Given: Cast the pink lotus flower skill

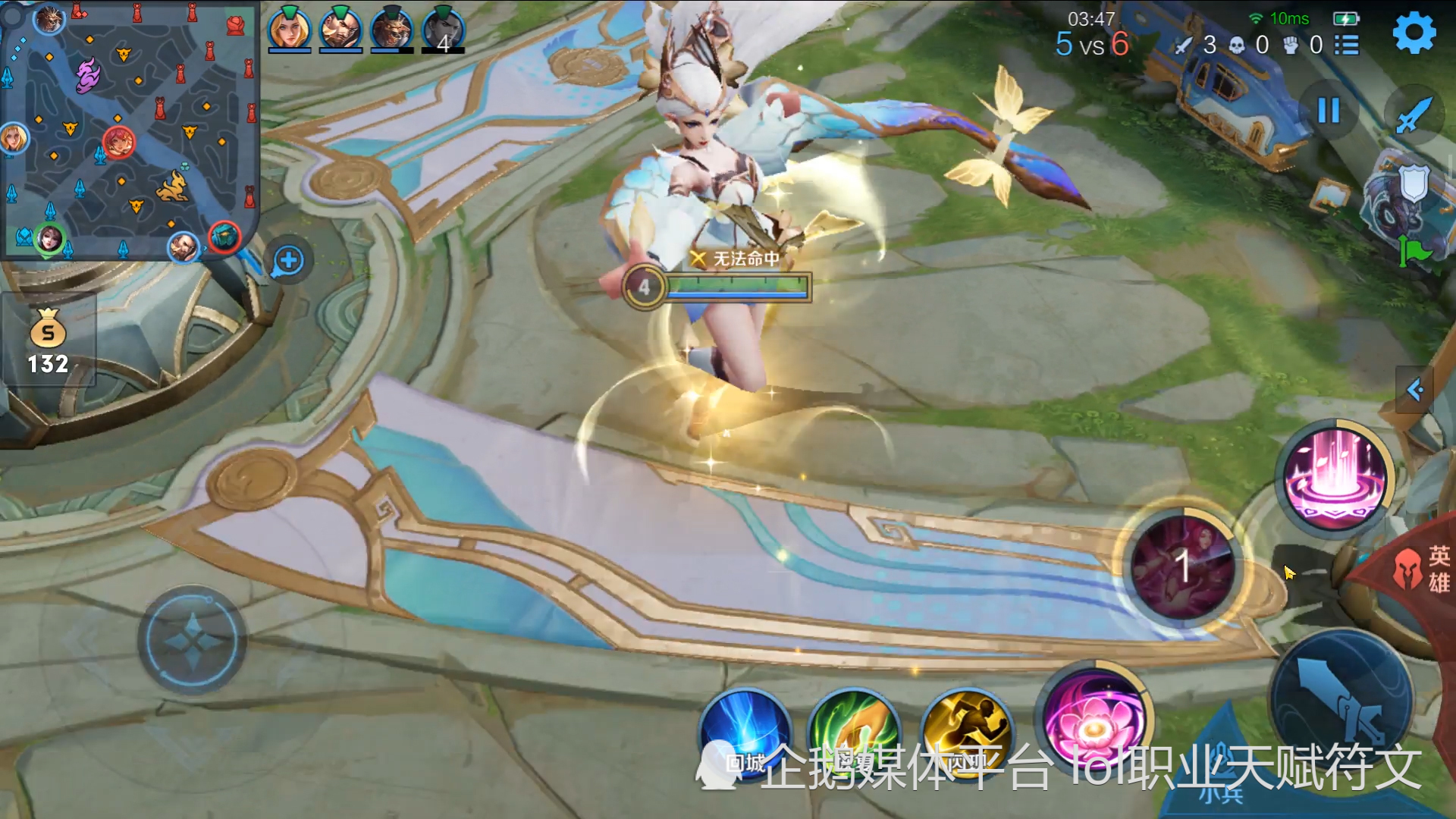Looking at the screenshot, I should 1094,720.
